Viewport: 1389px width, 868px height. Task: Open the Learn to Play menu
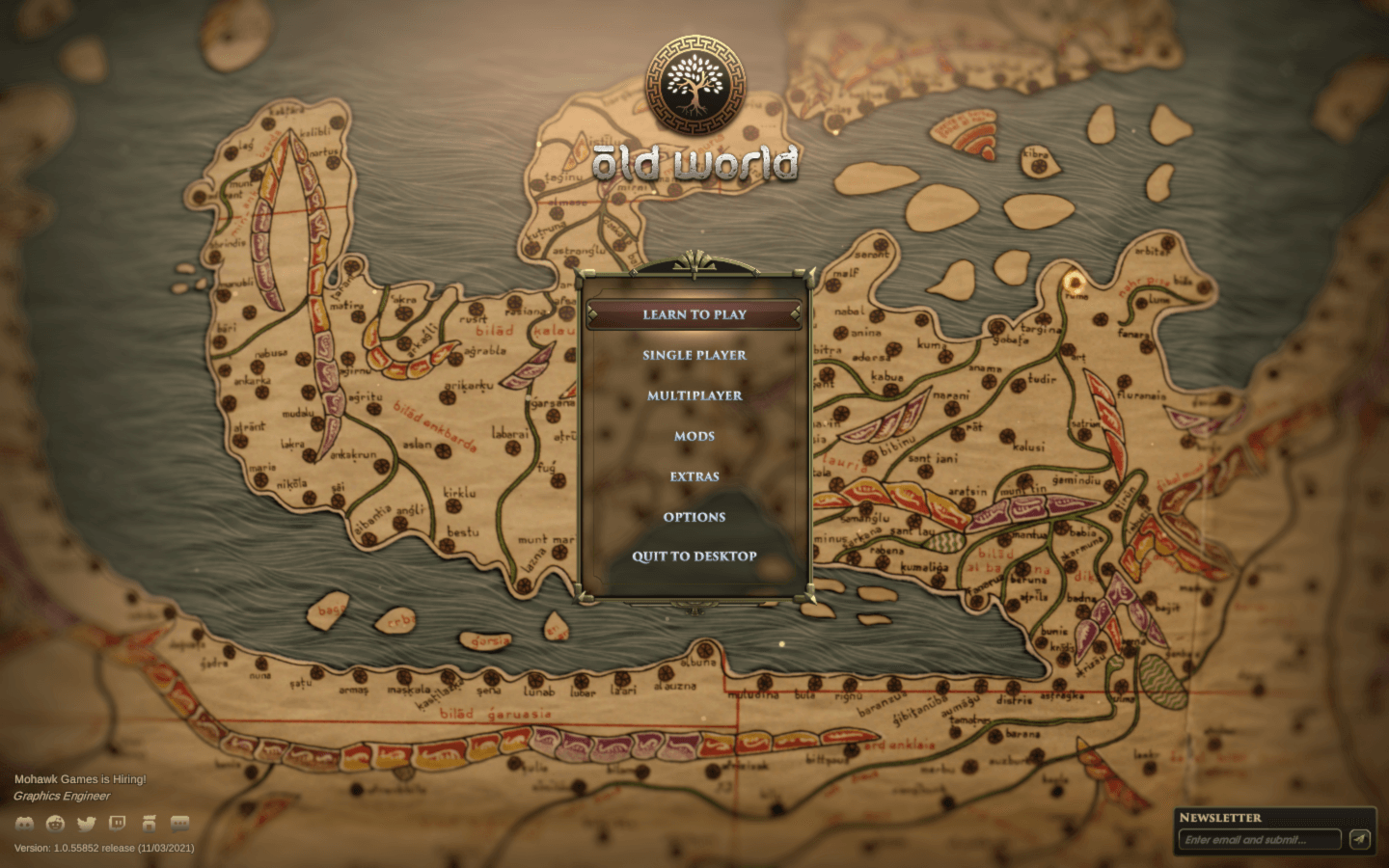coord(694,314)
